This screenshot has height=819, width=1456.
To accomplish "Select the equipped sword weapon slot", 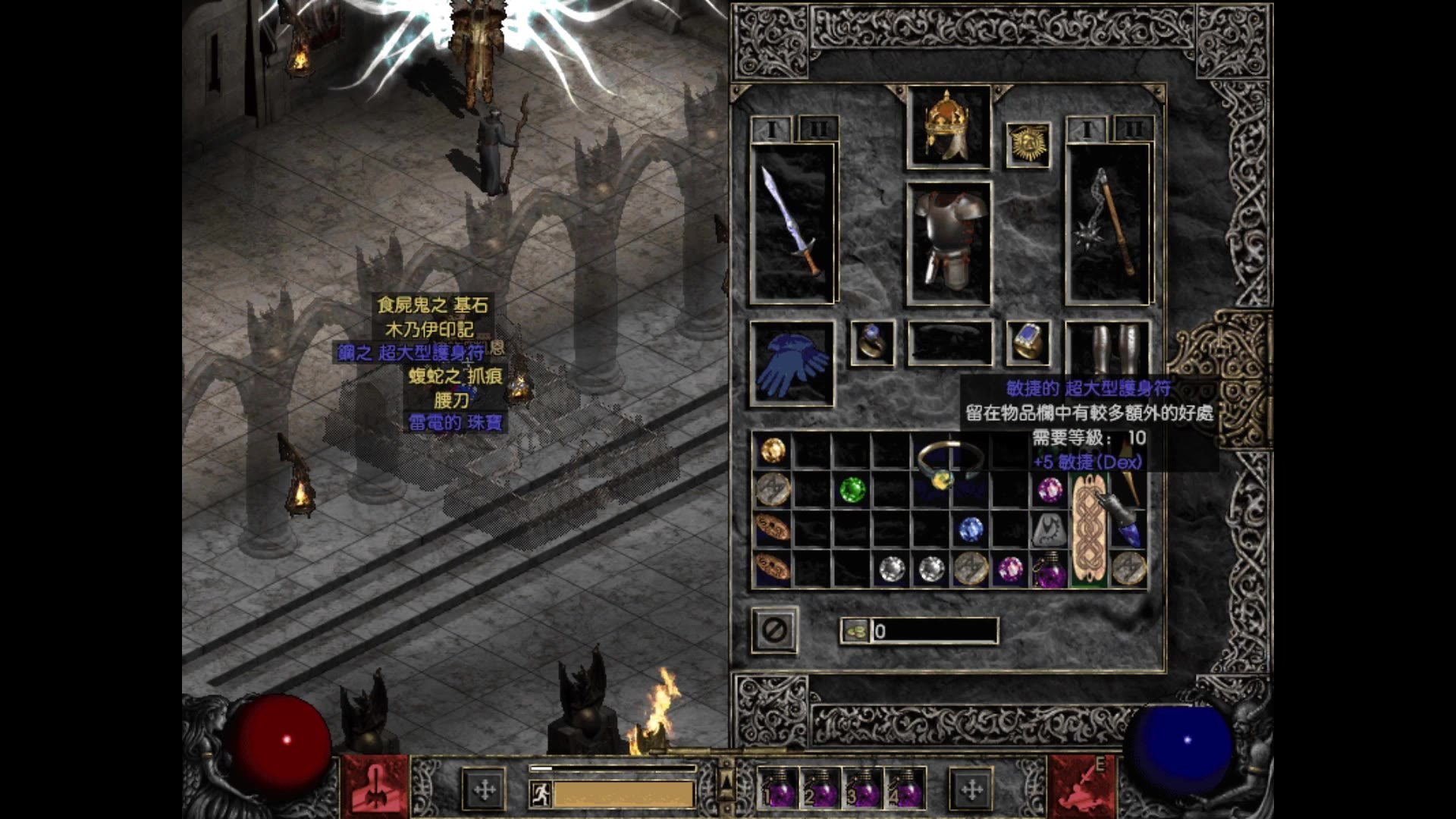I will click(x=792, y=224).
